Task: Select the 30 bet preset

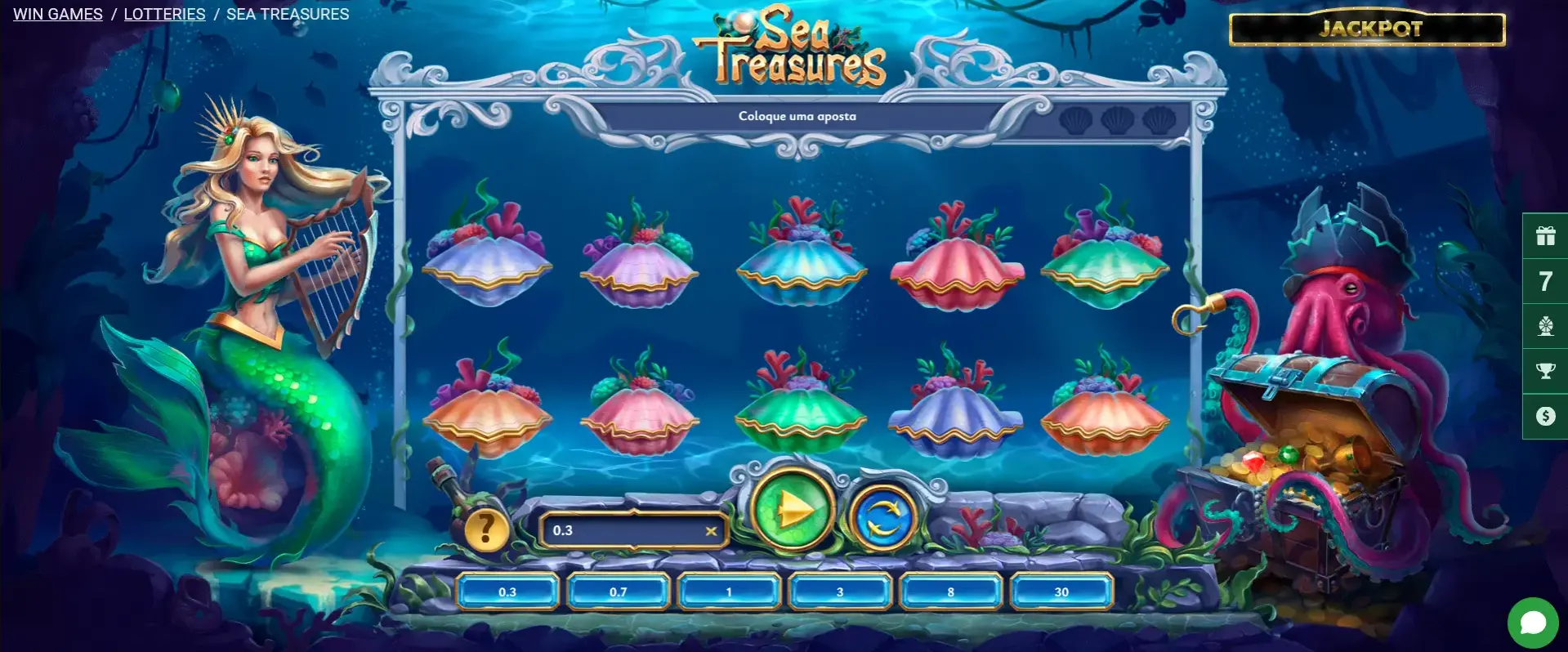Action: click(x=1061, y=592)
